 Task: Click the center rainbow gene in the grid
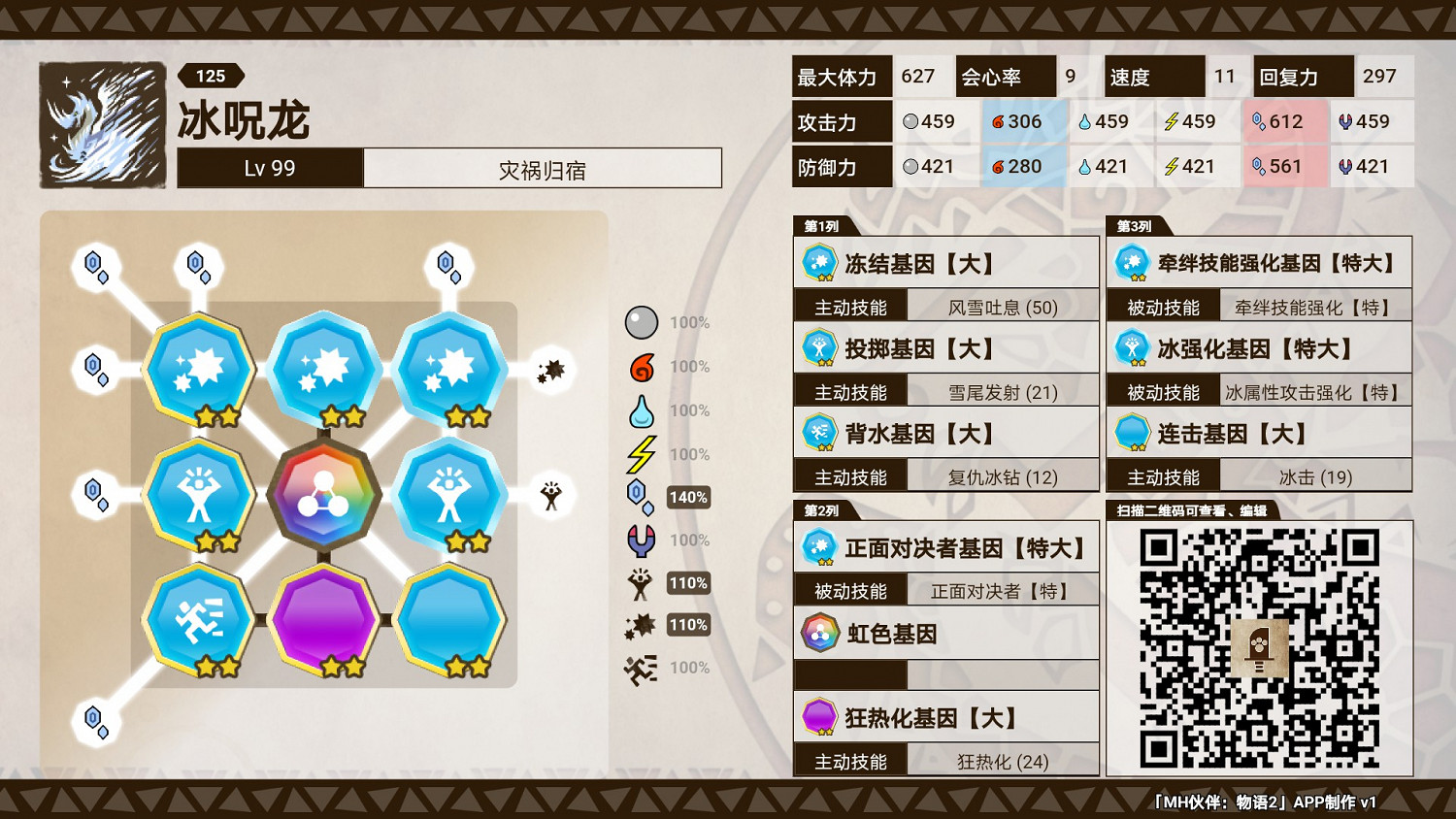[323, 494]
